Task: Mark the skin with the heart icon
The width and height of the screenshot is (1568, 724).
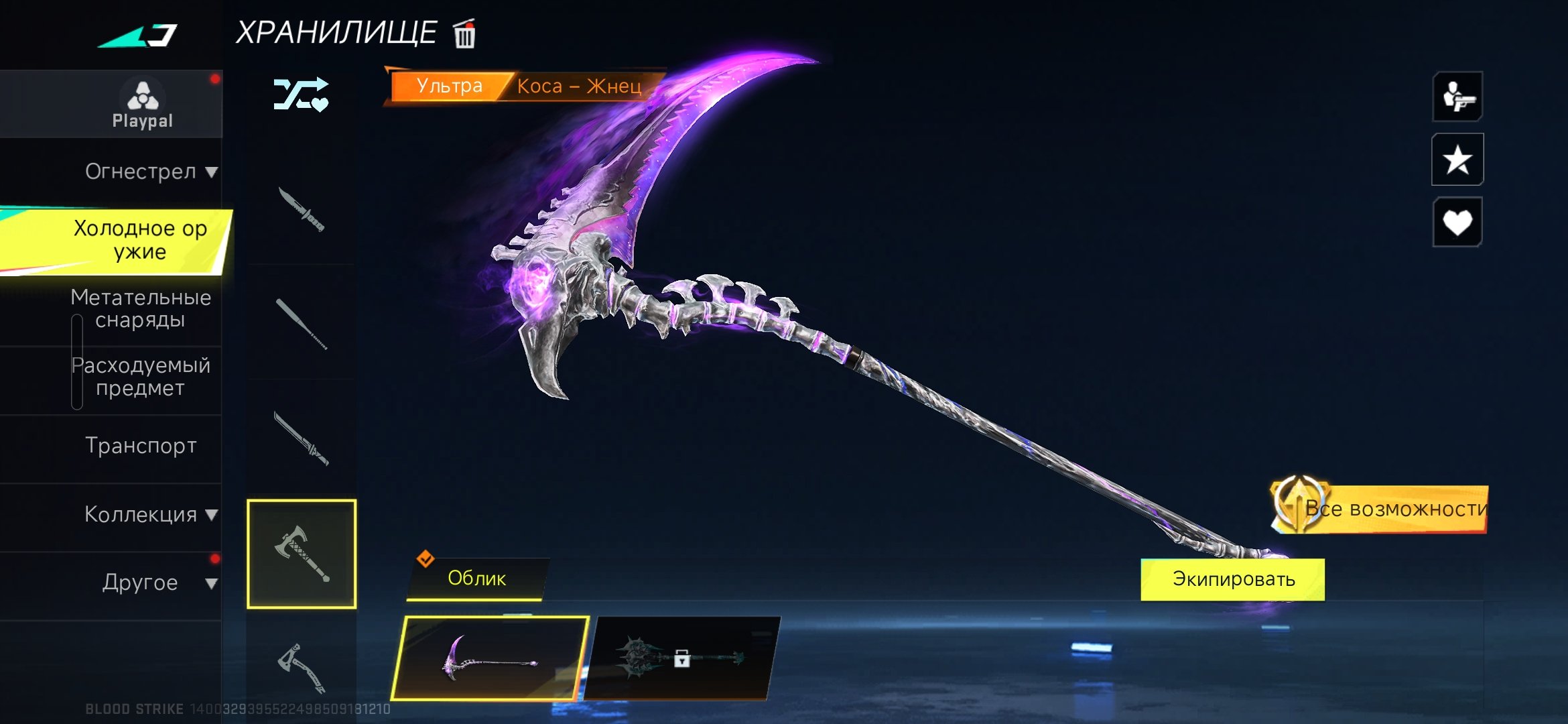Action: pyautogui.click(x=1457, y=222)
